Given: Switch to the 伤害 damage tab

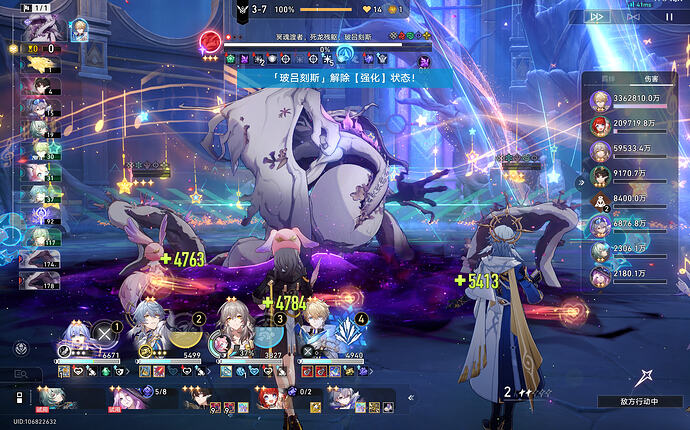Looking at the screenshot, I should [651, 77].
